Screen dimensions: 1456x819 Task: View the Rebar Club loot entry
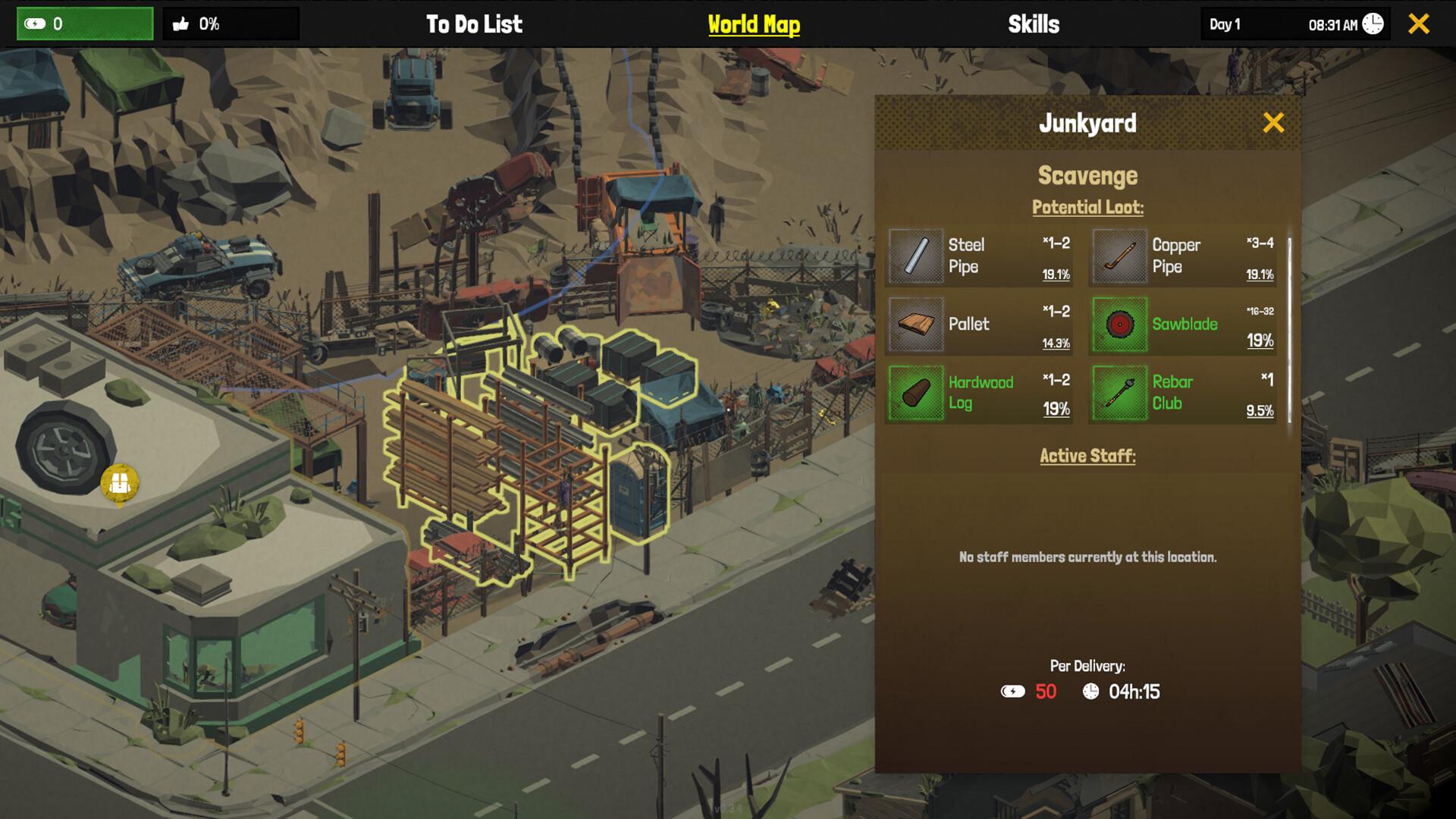coord(1183,393)
